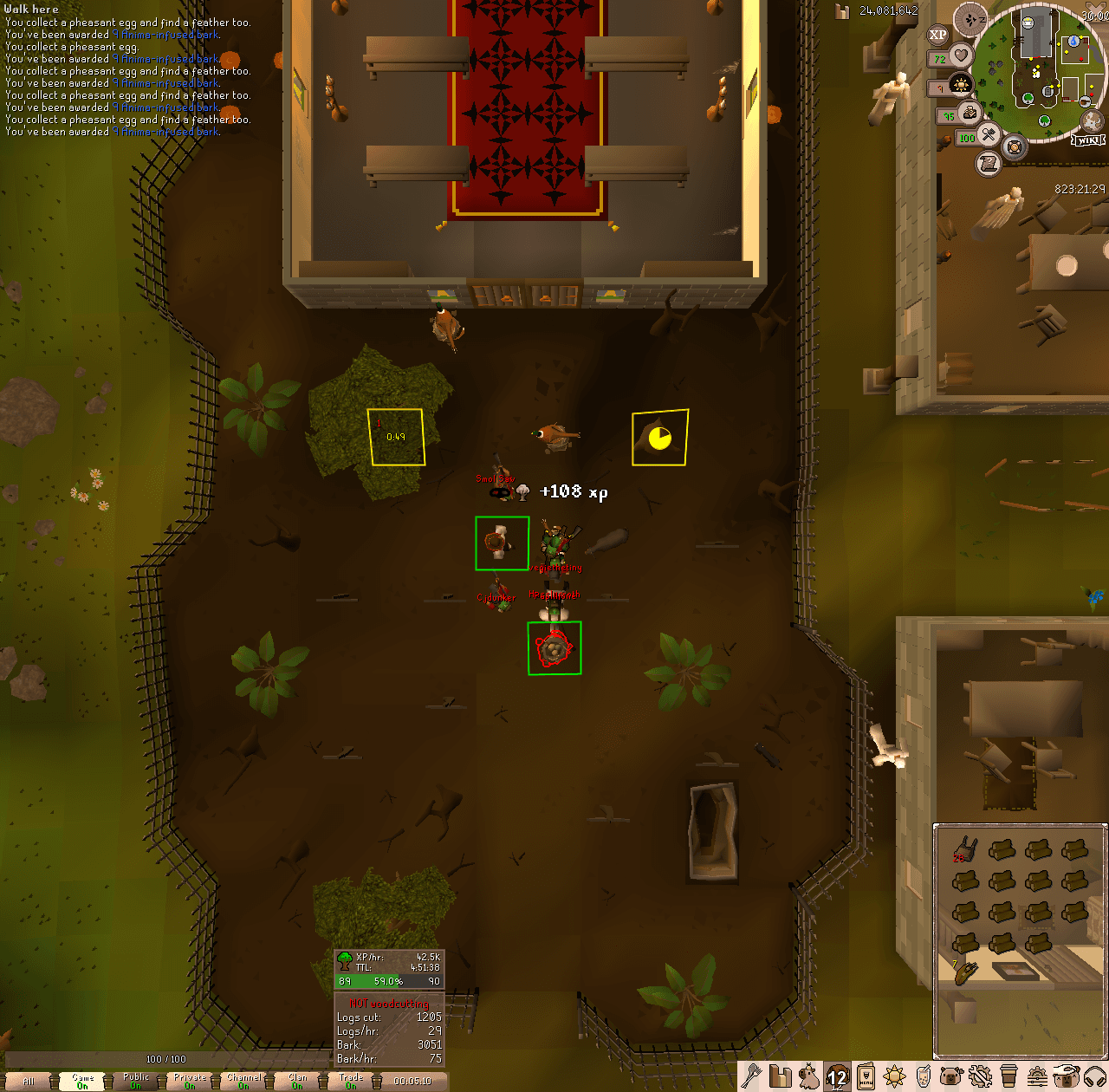Click the XP orb beside the minimap
Screen dimensions: 1109x1092
[938, 35]
